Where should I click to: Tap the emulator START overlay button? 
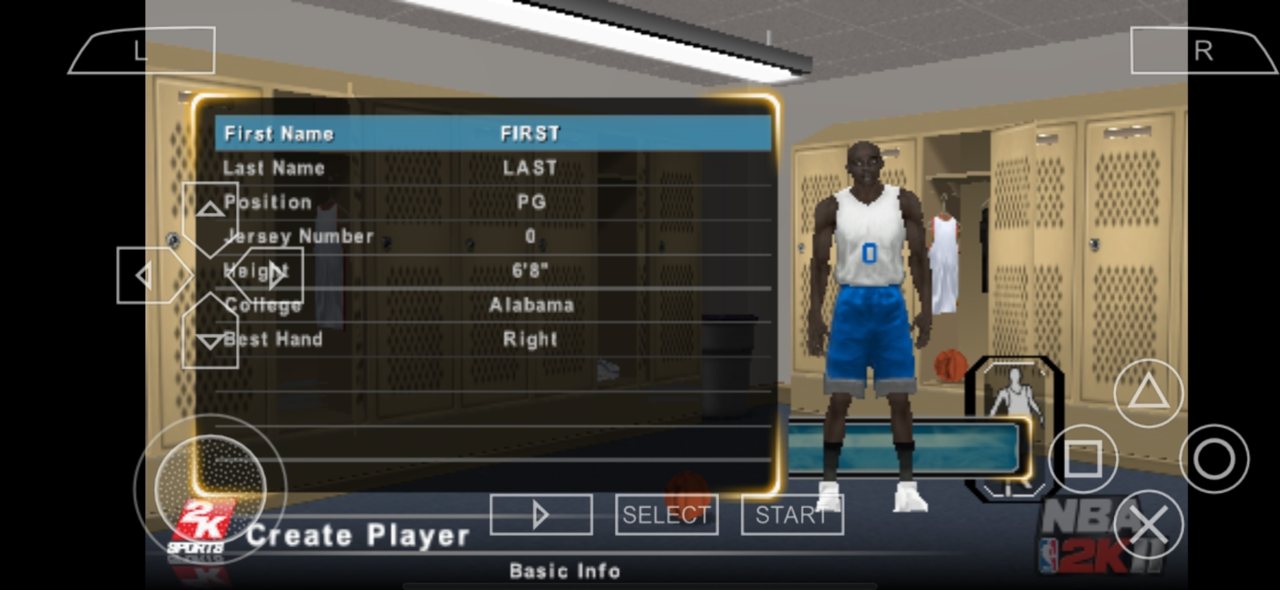[792, 515]
